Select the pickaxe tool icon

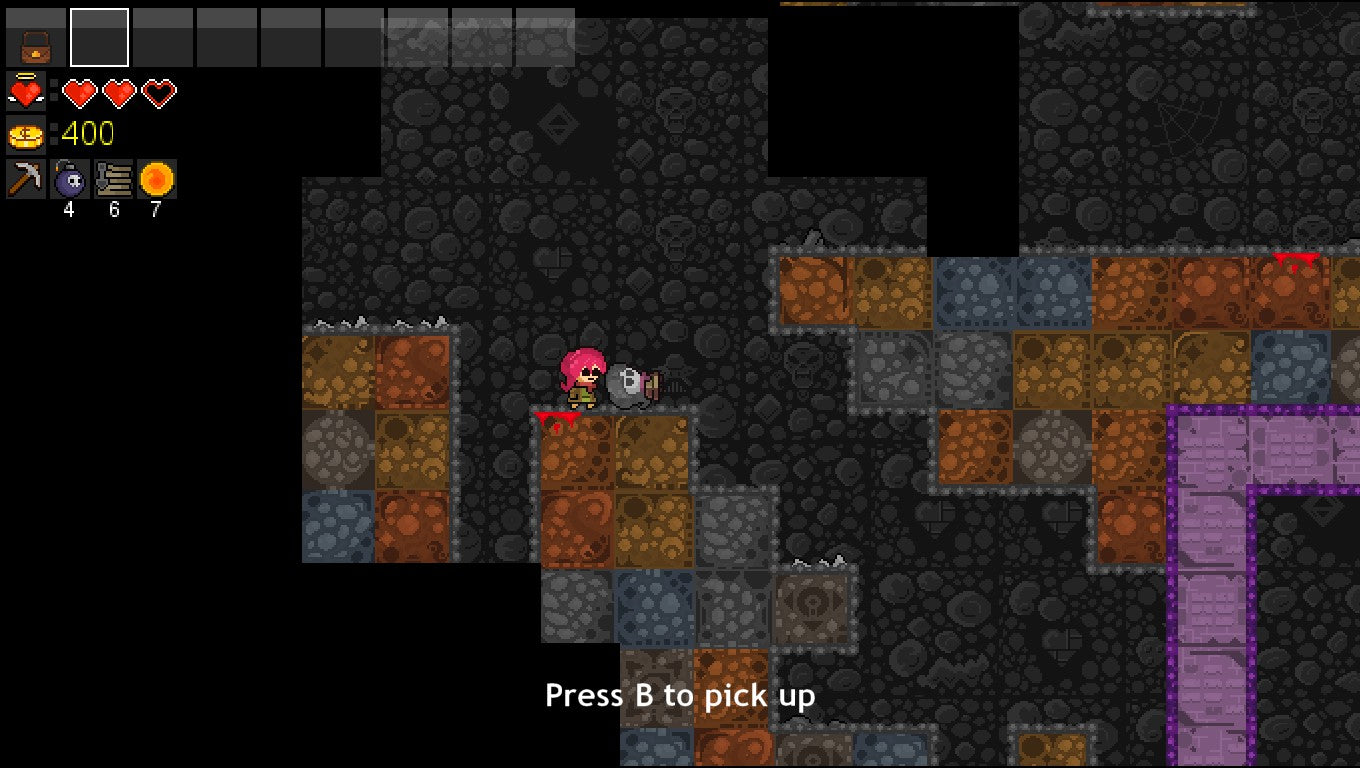pos(27,180)
